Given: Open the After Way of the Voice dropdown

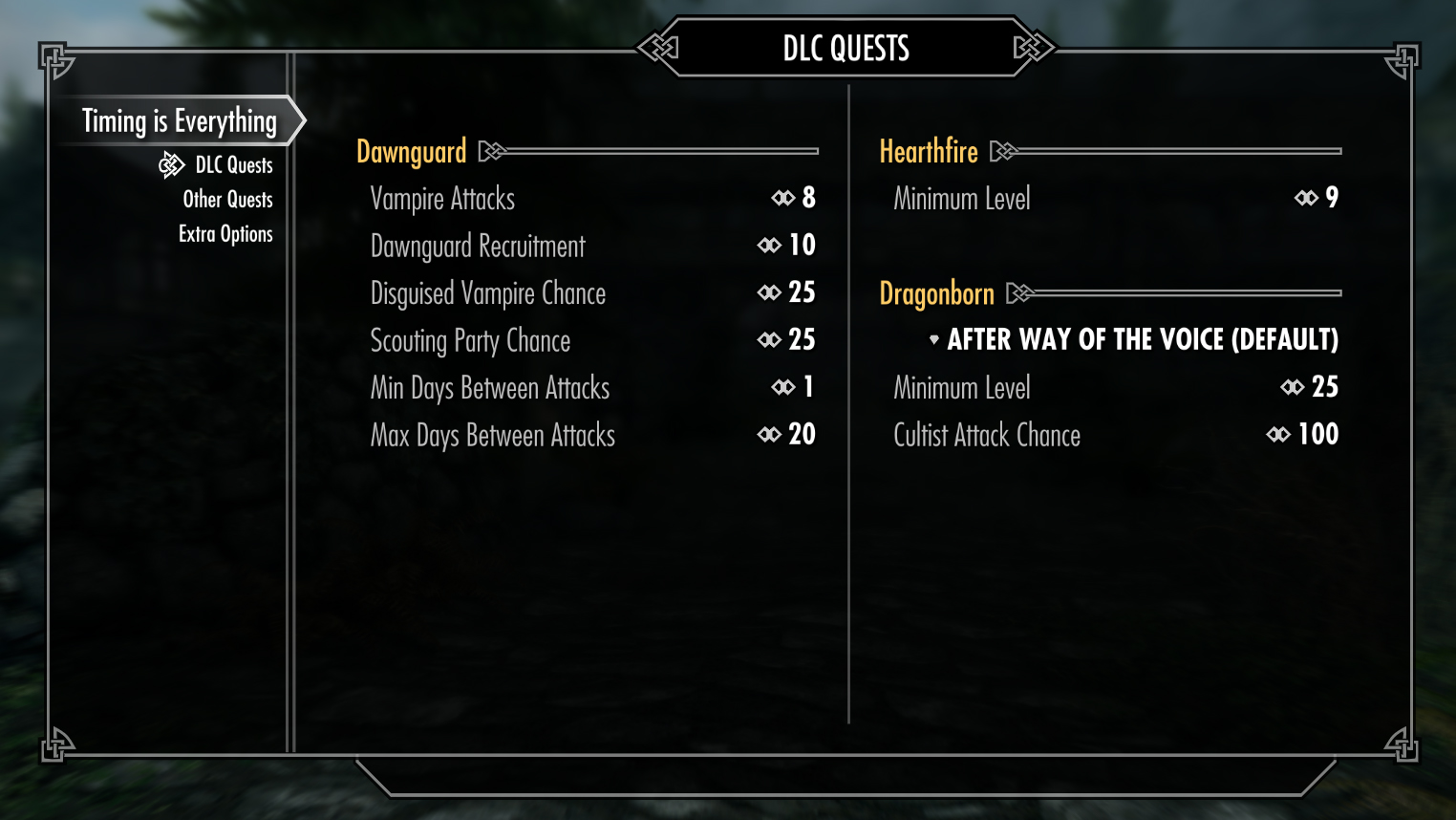Looking at the screenshot, I should 1134,340.
